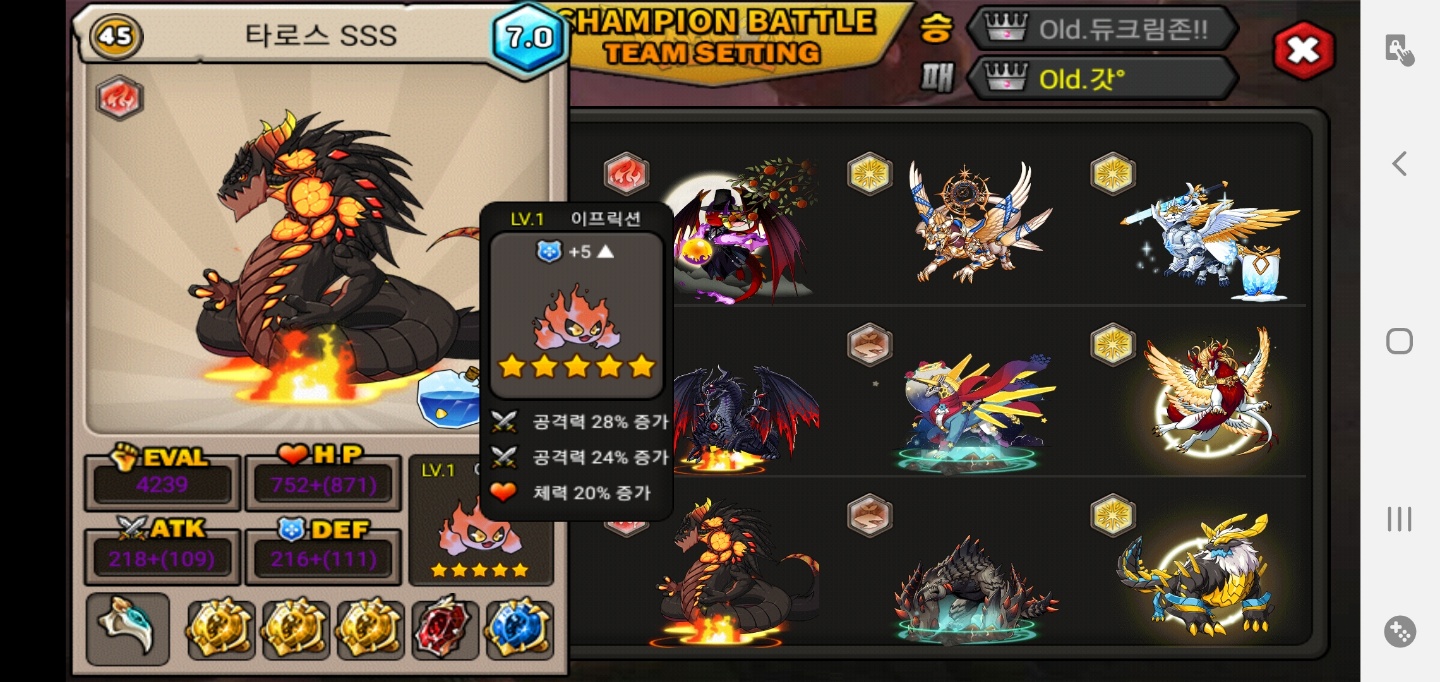This screenshot has height=682, width=1440.
Task: Choose the brown winged gear-wheel creature
Action: (x=975, y=225)
